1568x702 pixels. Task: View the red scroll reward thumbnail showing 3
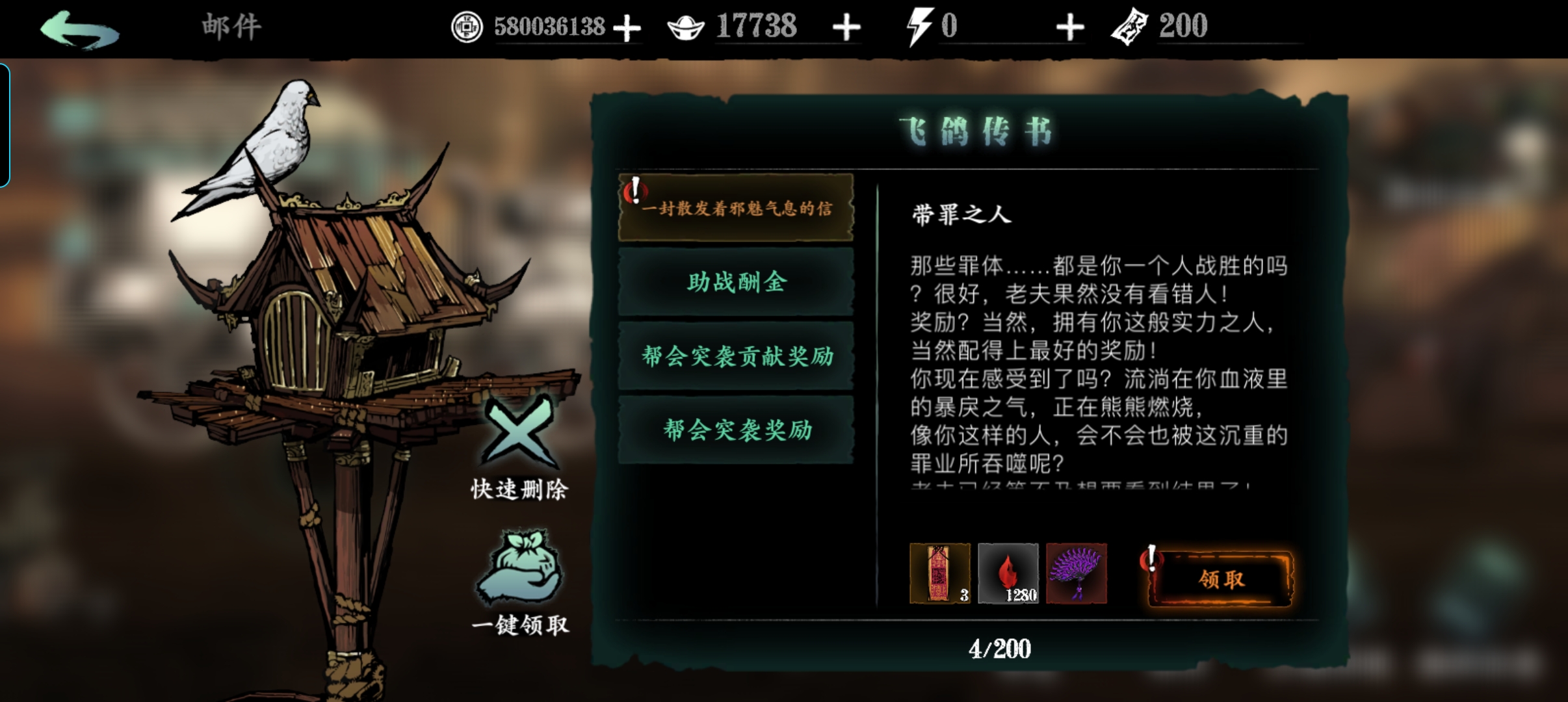(941, 575)
